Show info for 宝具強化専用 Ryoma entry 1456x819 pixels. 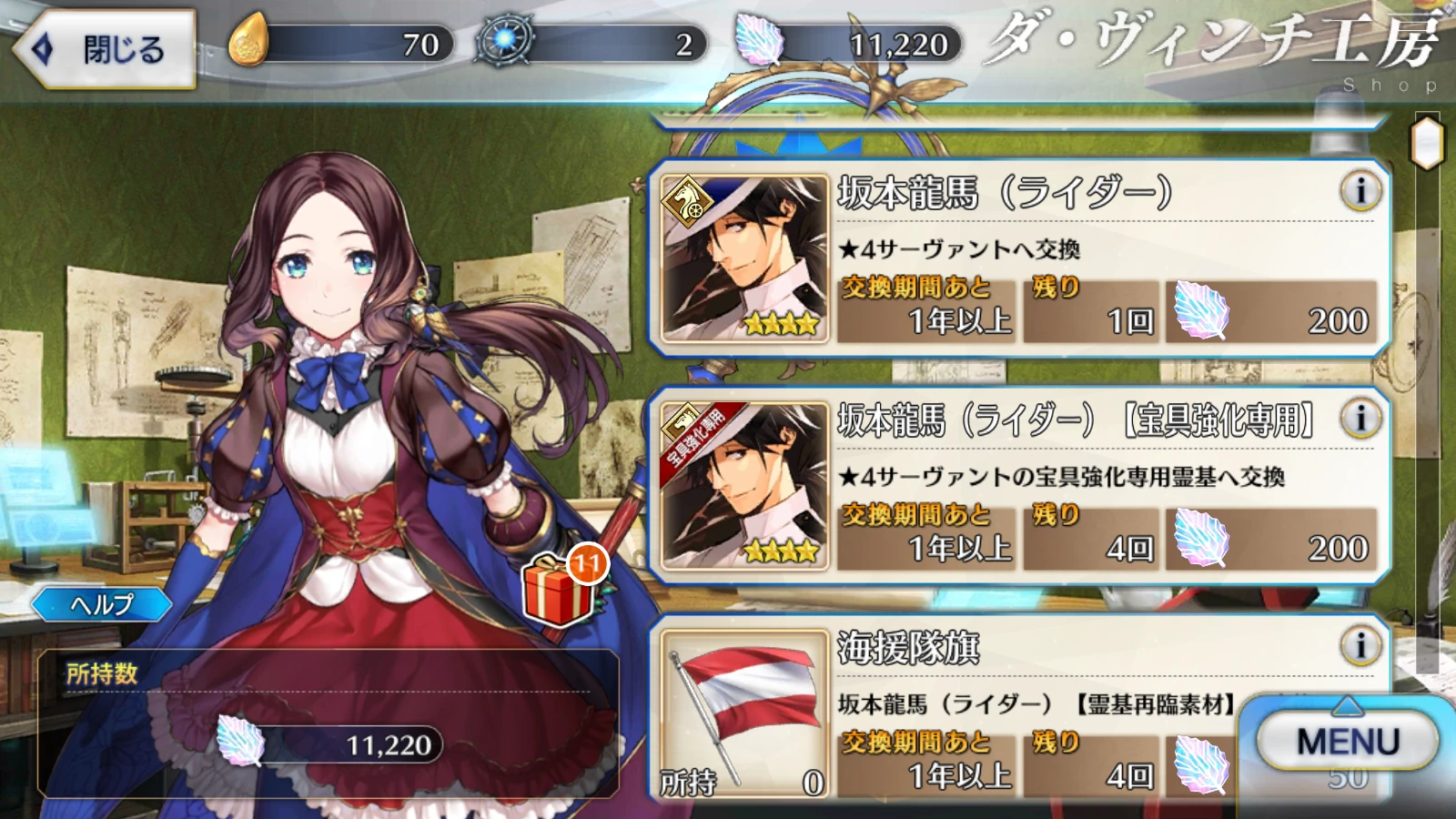[x=1360, y=419]
